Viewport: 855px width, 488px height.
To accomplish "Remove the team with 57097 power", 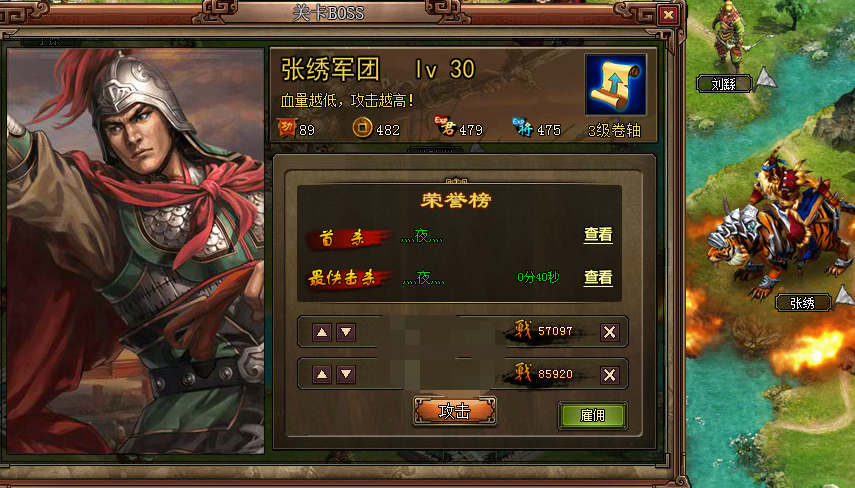I will (x=609, y=332).
